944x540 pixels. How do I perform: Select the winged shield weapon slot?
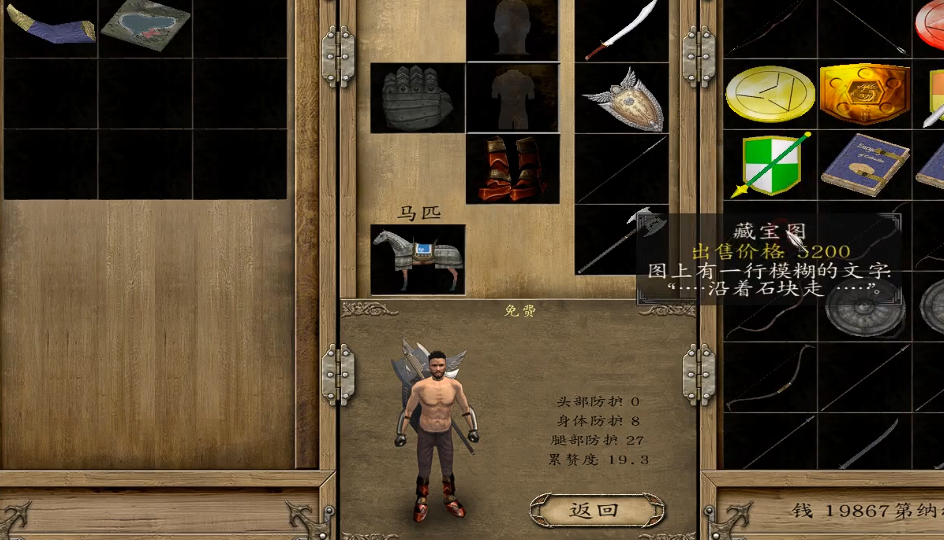coord(621,98)
